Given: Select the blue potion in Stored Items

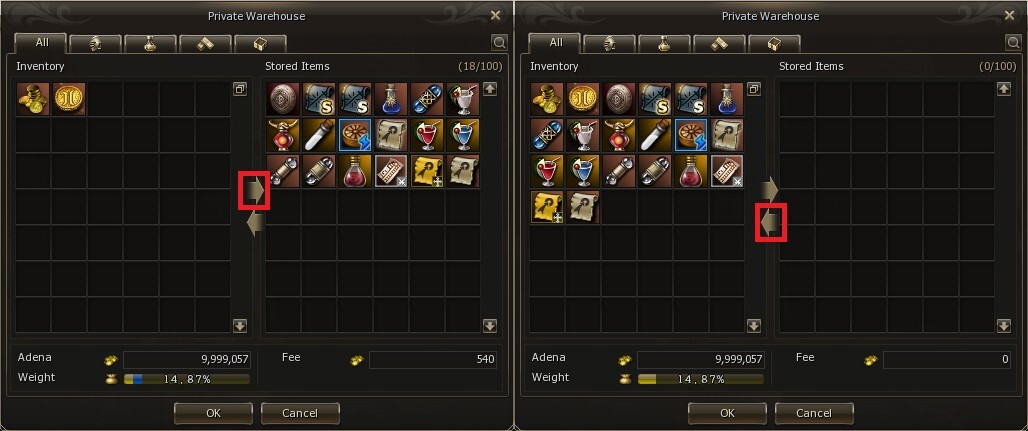Looking at the screenshot, I should click(x=392, y=100).
